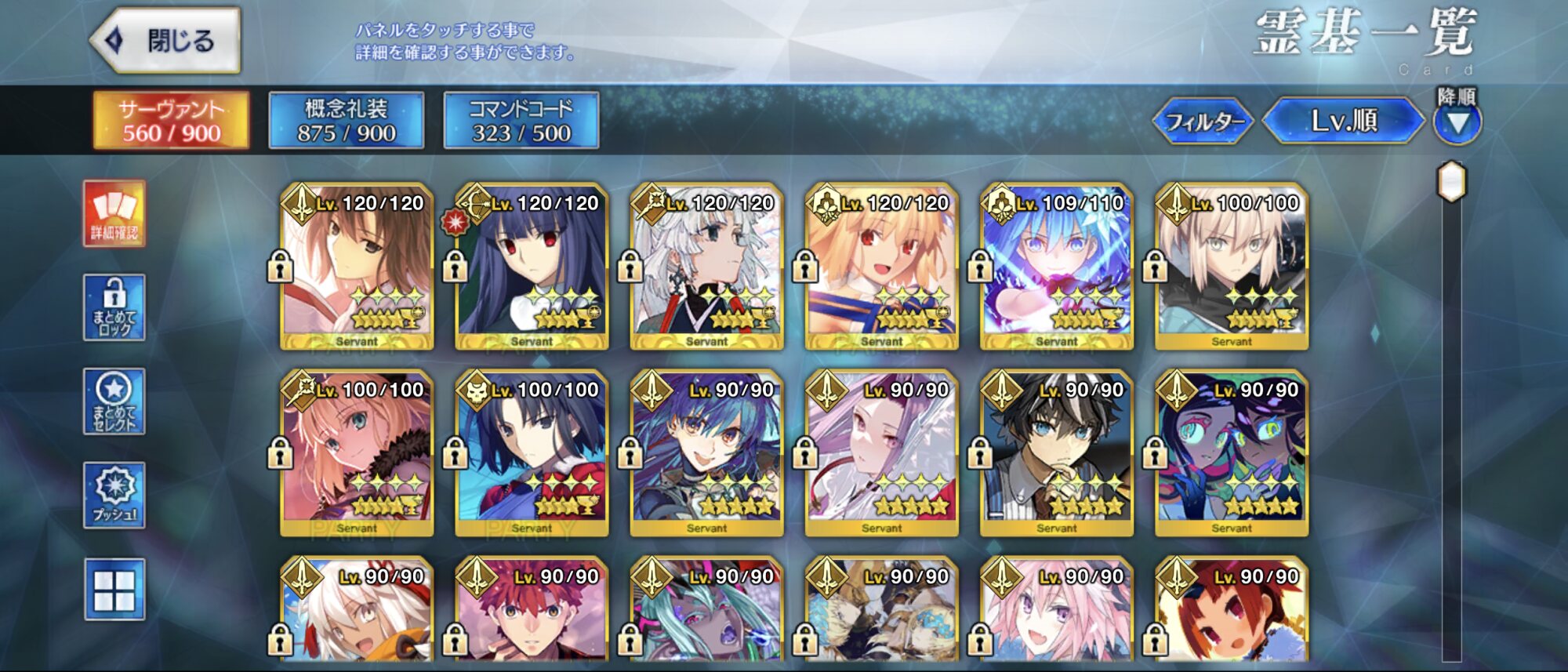The image size is (1568, 672).
Task: Pick the white-haired Lv. 120/120 servant card
Action: [706, 267]
